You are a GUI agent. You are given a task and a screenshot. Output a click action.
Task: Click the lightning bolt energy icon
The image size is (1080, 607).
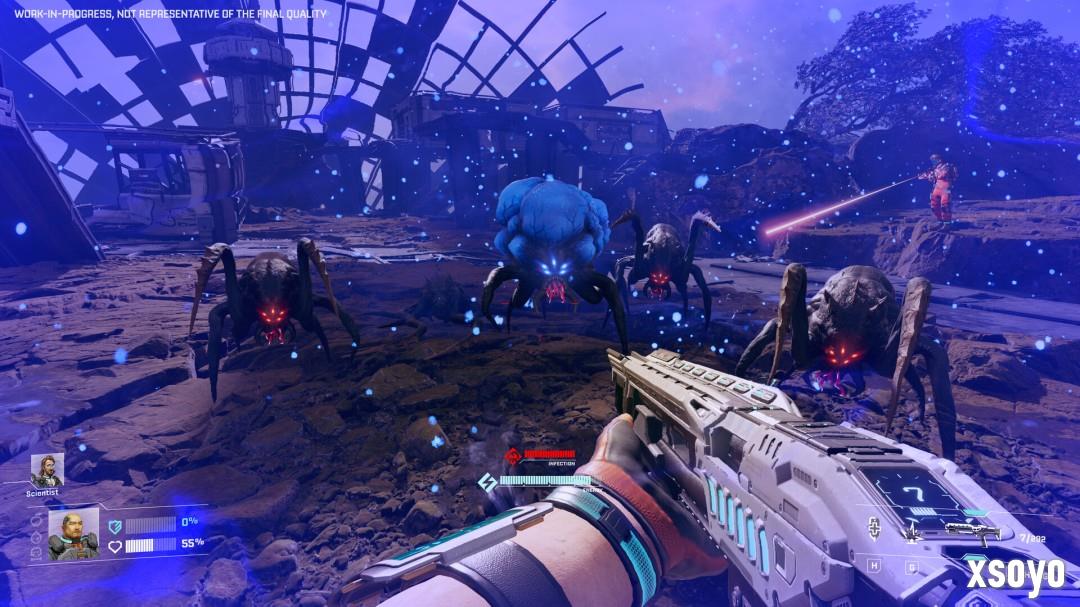(x=489, y=482)
